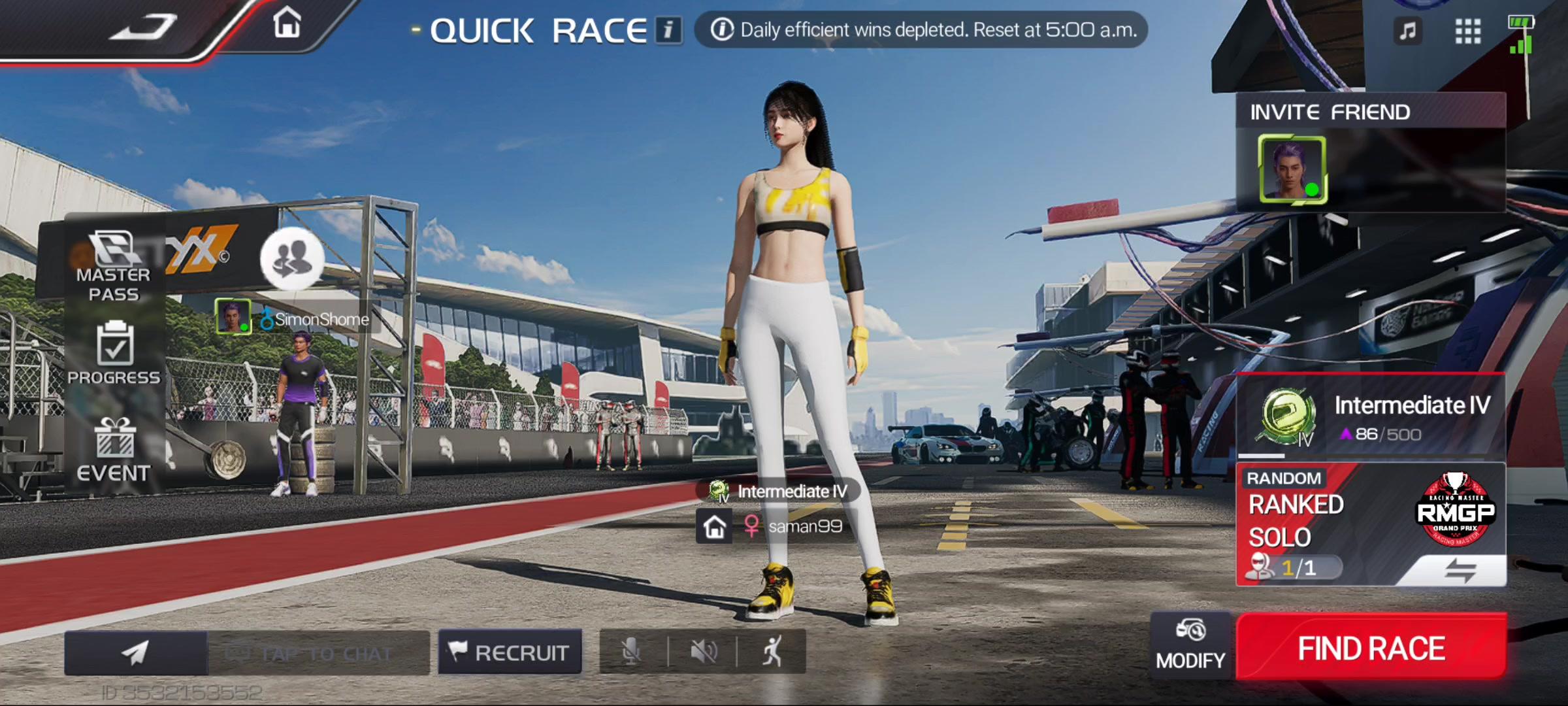The image size is (1568, 706).
Task: Open the friends list round icon
Action: click(292, 258)
